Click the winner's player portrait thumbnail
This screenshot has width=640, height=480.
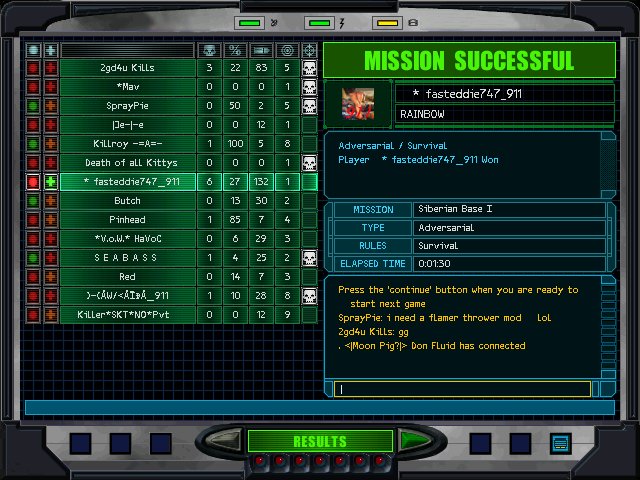click(x=358, y=103)
